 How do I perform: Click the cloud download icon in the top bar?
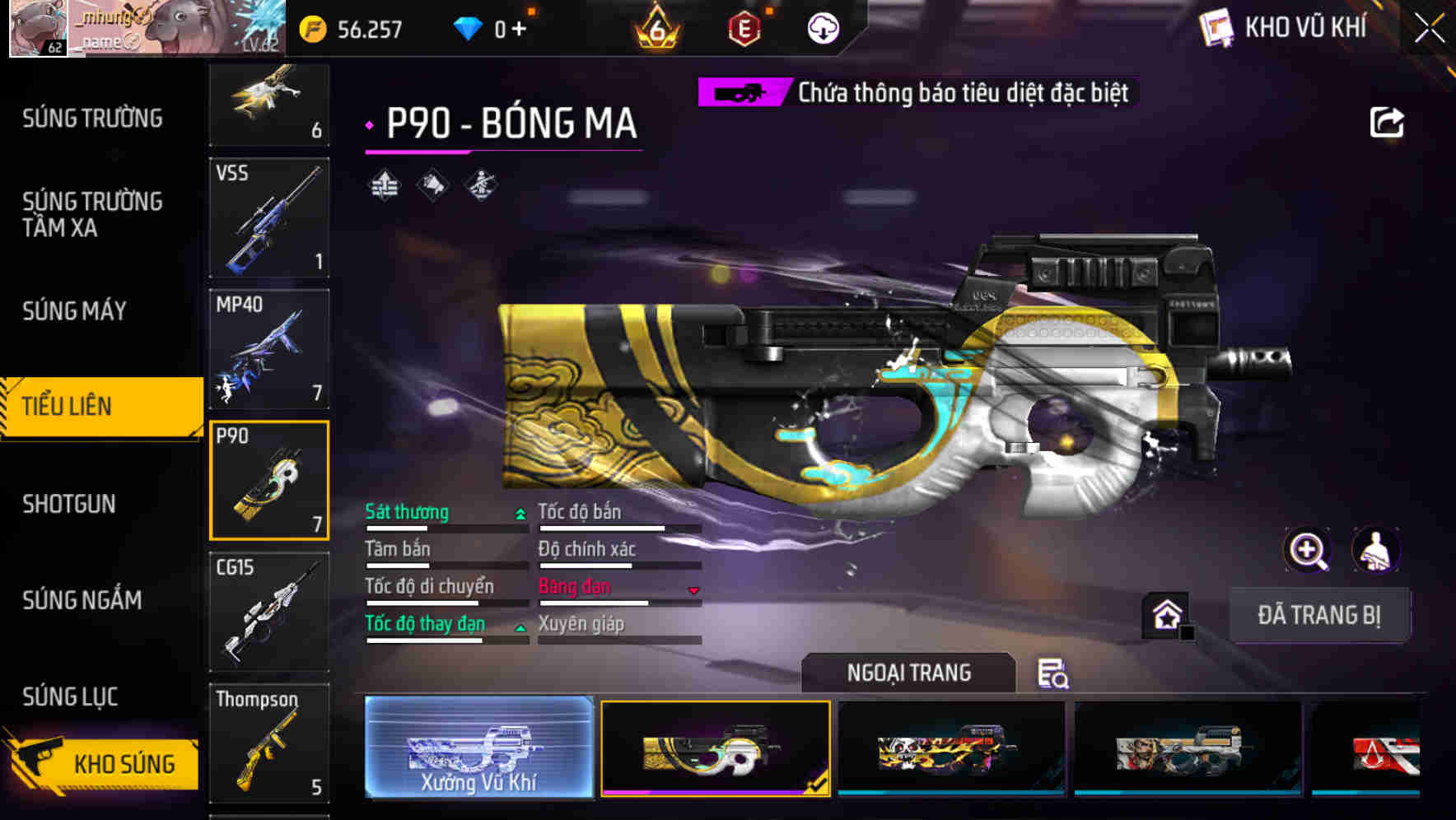(822, 26)
